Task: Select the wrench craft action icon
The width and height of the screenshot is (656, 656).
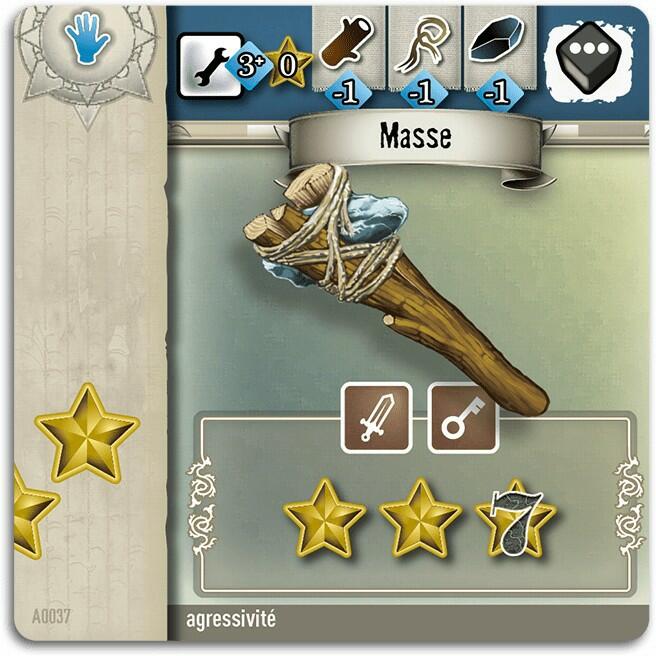Action: tap(207, 63)
